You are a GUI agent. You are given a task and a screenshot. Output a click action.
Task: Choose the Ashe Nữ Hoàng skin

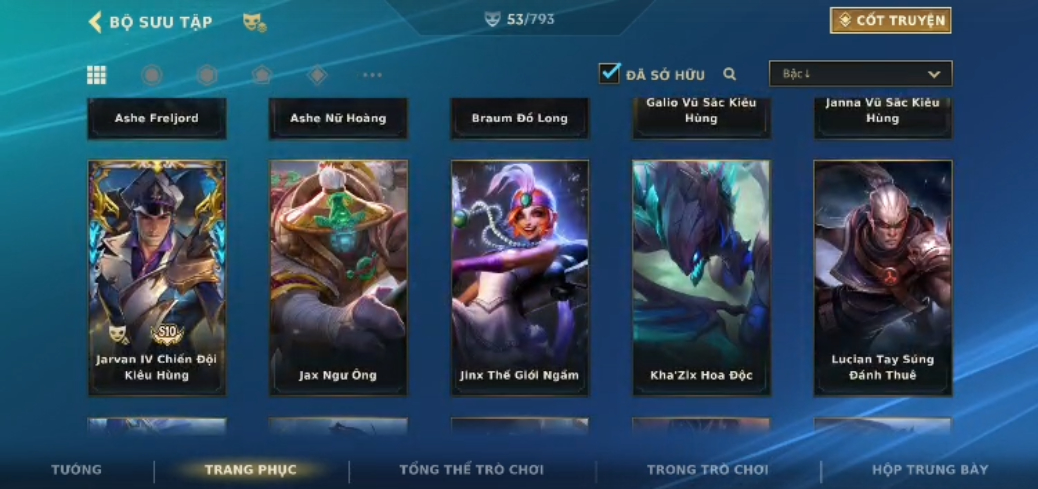[x=338, y=118]
